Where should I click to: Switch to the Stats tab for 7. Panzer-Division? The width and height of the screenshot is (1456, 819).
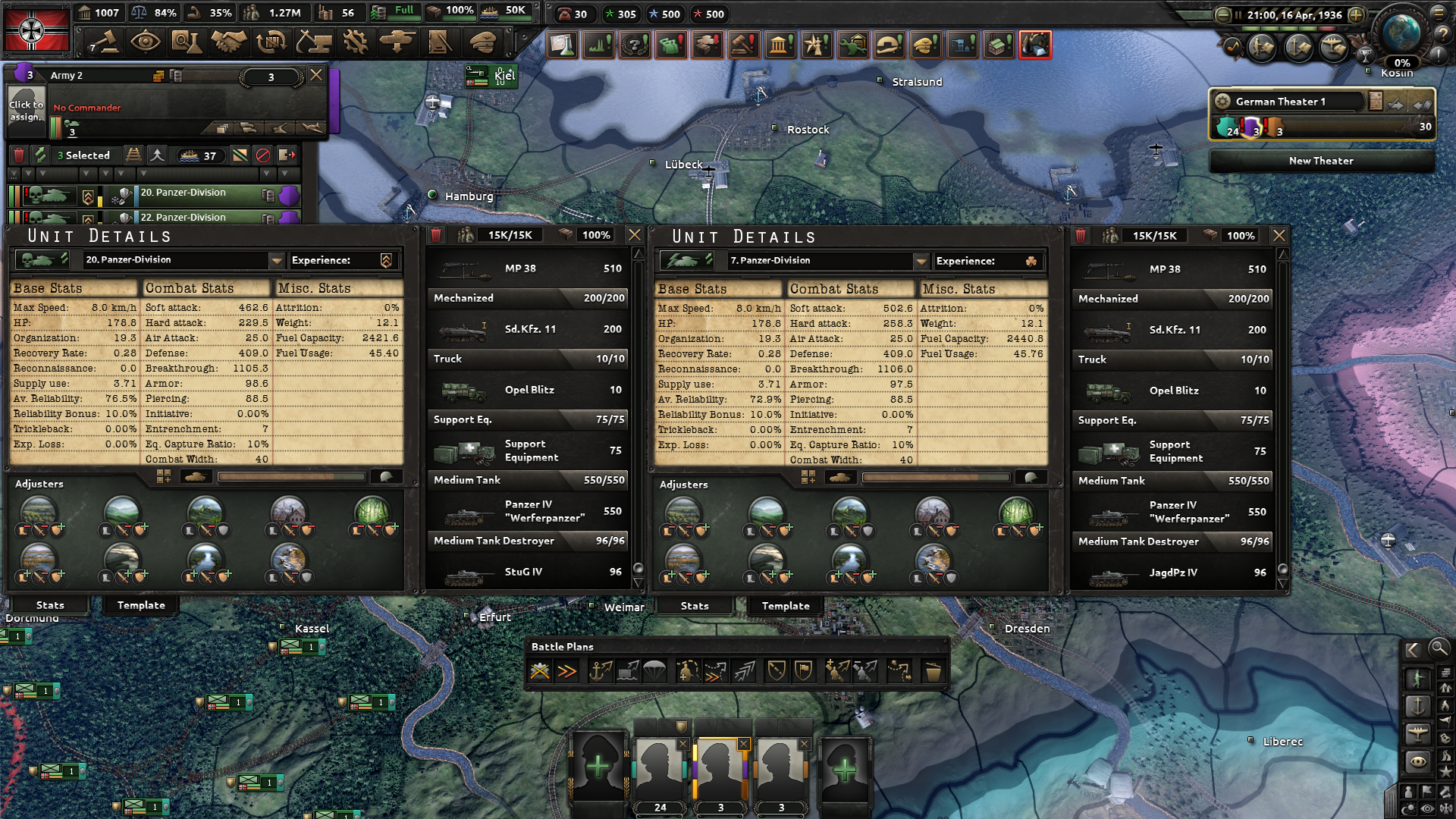(x=694, y=605)
